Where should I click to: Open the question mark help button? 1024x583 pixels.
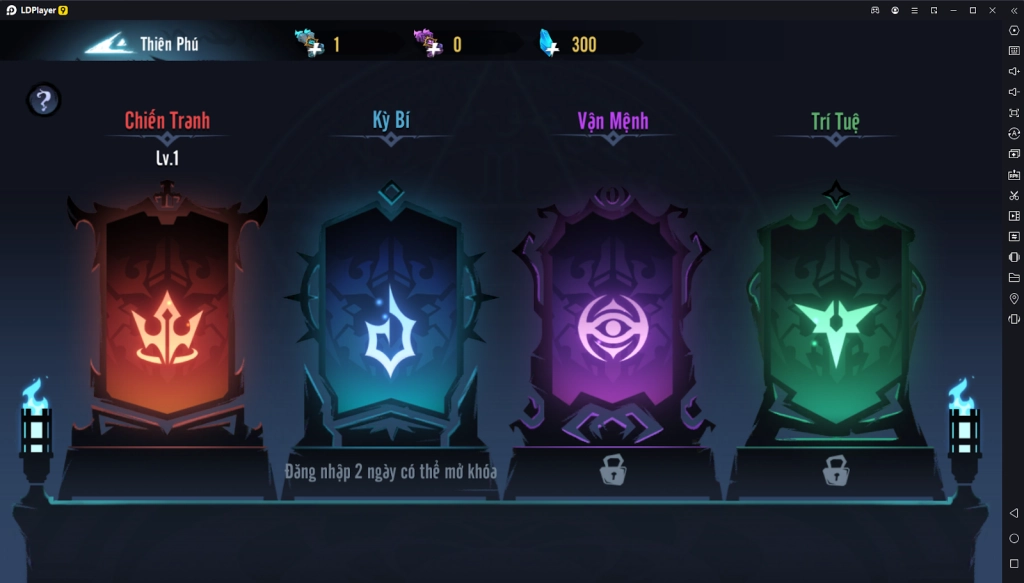coord(43,100)
